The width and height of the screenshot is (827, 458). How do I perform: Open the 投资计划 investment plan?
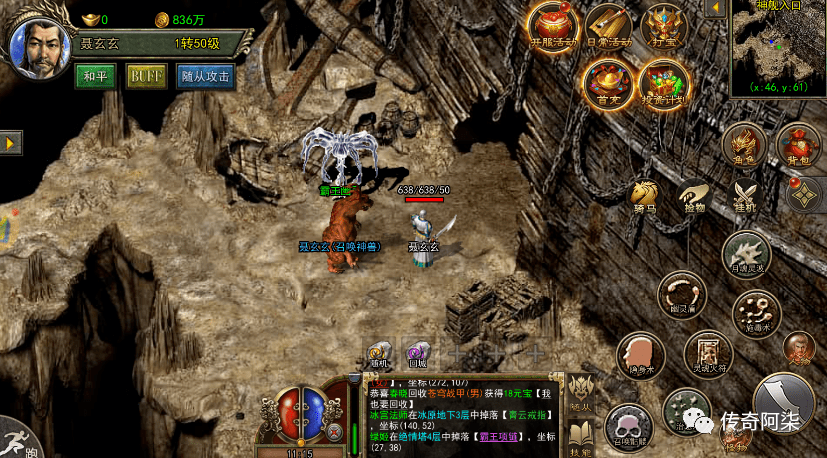tap(662, 81)
